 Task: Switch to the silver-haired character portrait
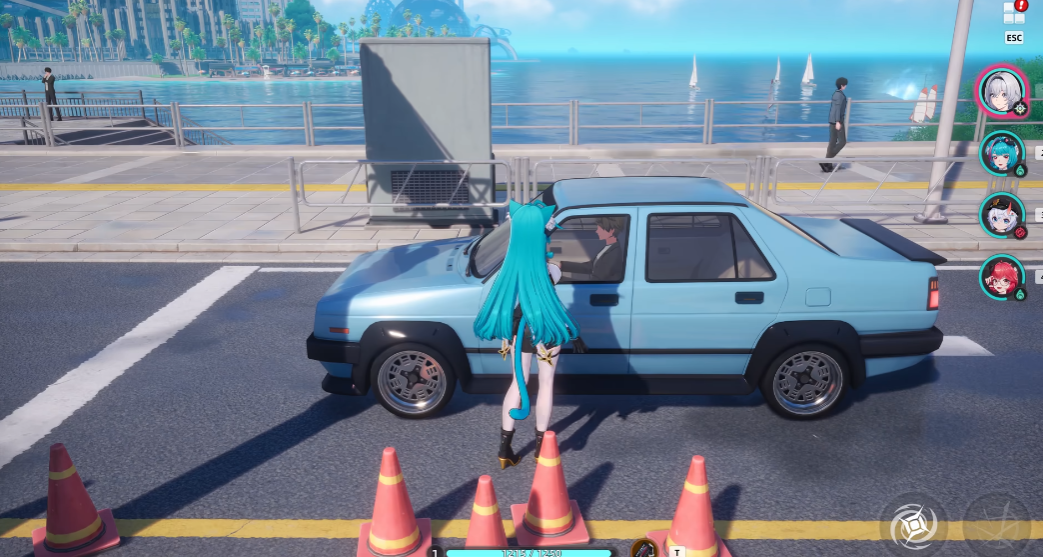tap(1002, 91)
